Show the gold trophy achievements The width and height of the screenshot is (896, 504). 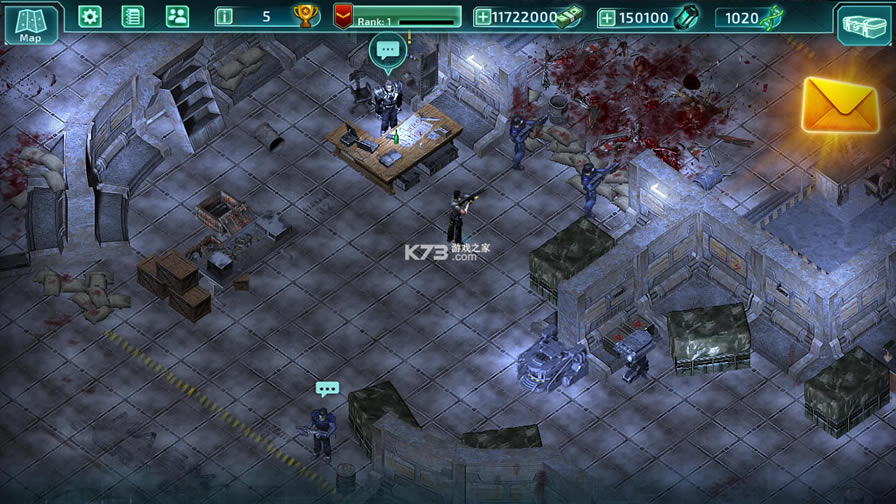click(305, 16)
